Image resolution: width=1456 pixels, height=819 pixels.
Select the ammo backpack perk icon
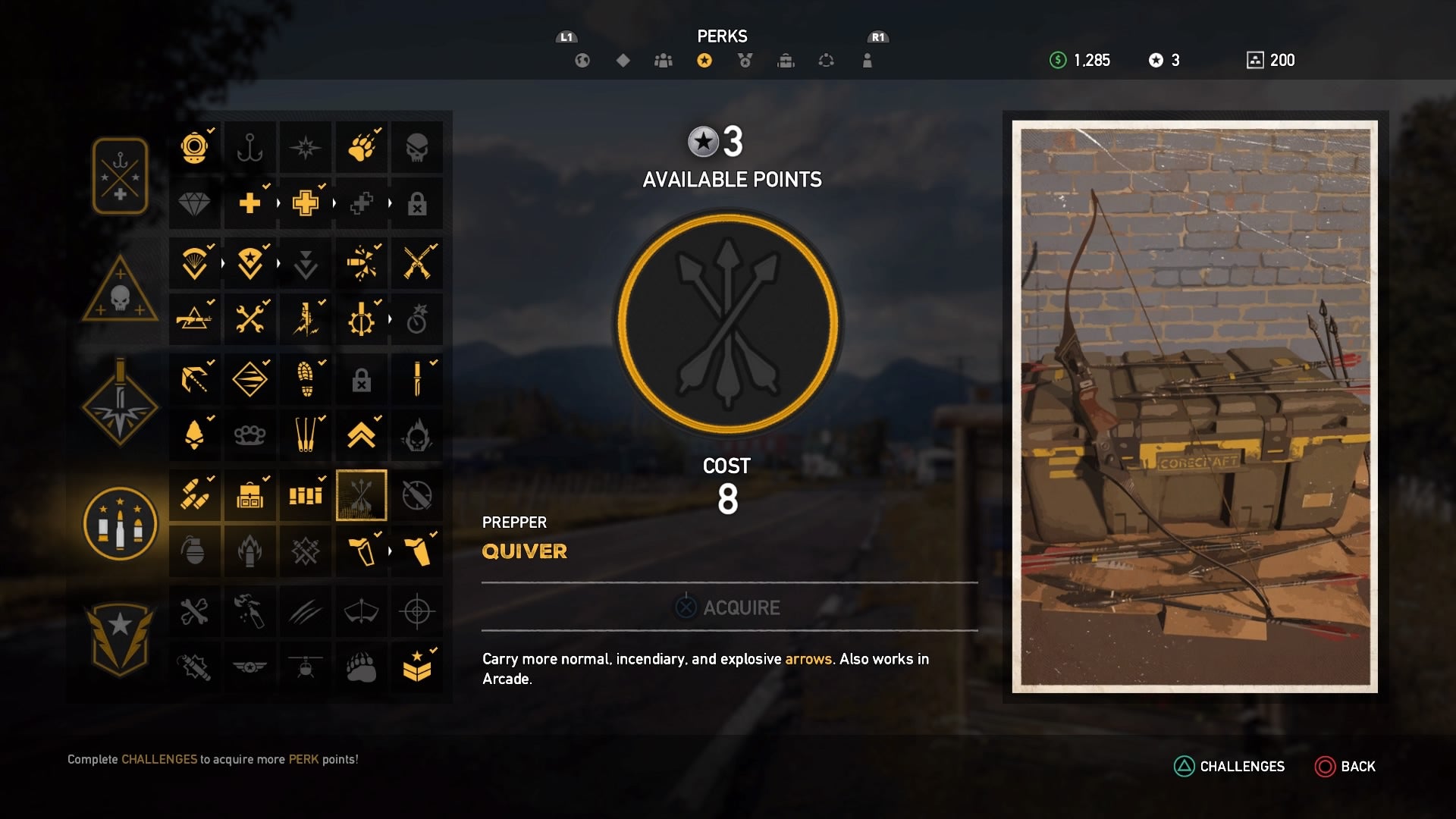pyautogui.click(x=250, y=496)
